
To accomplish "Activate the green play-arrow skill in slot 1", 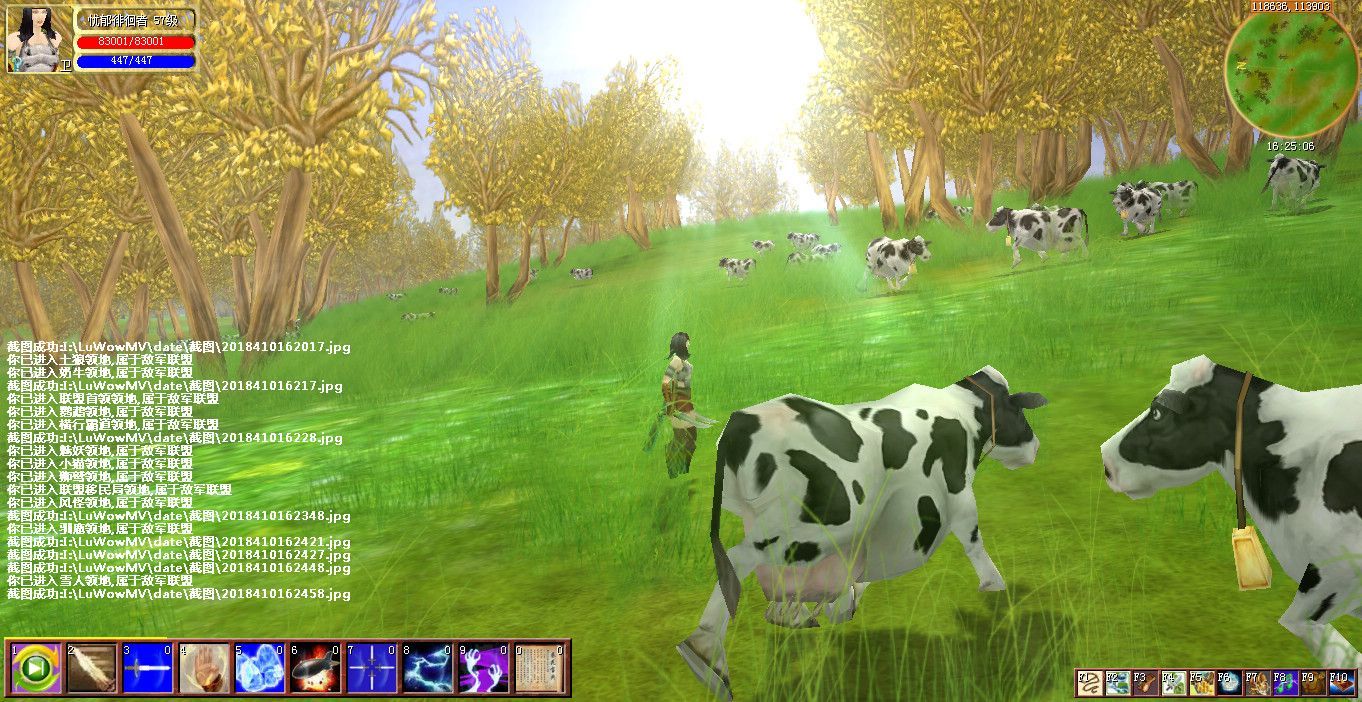I will pyautogui.click(x=36, y=668).
